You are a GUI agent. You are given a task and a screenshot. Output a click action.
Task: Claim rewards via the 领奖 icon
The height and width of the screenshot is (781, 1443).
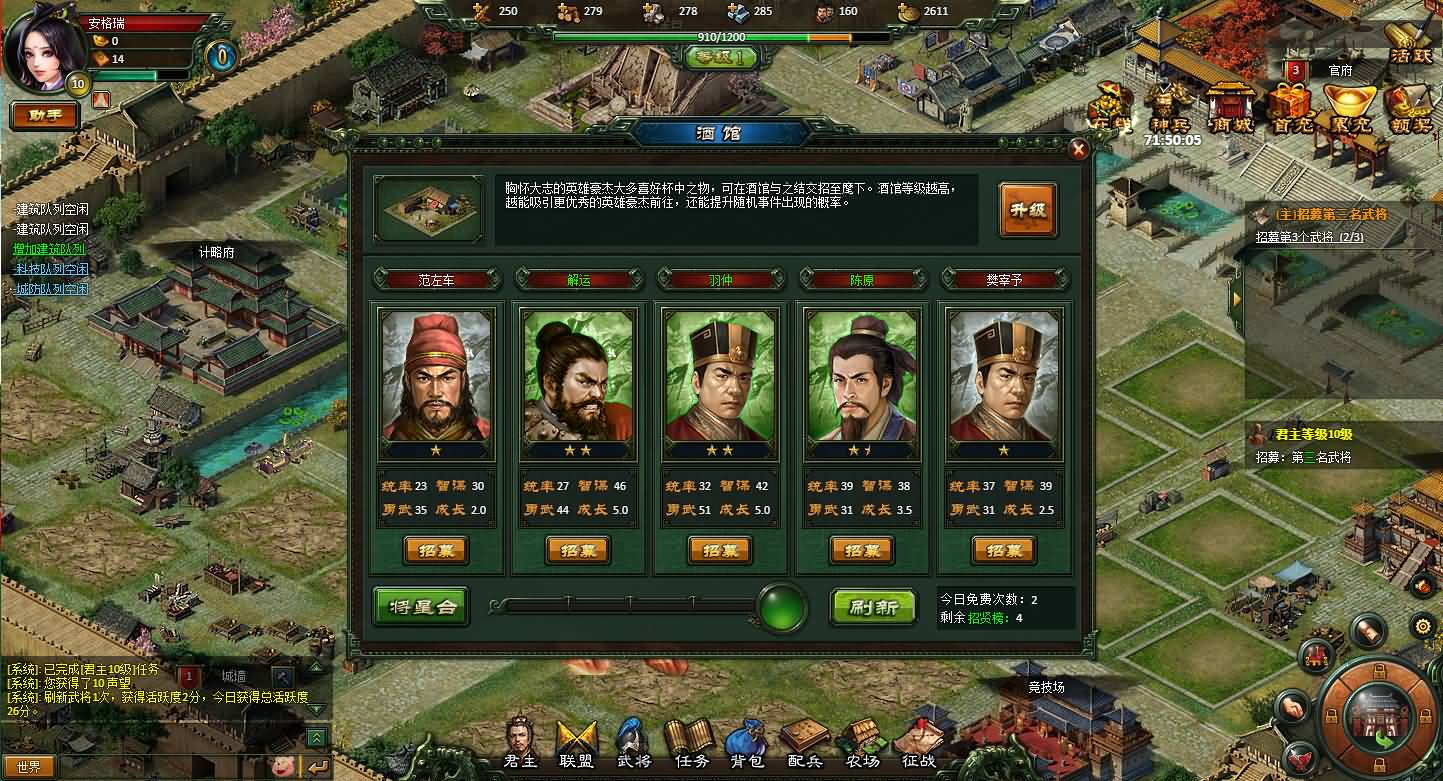pyautogui.click(x=1409, y=108)
